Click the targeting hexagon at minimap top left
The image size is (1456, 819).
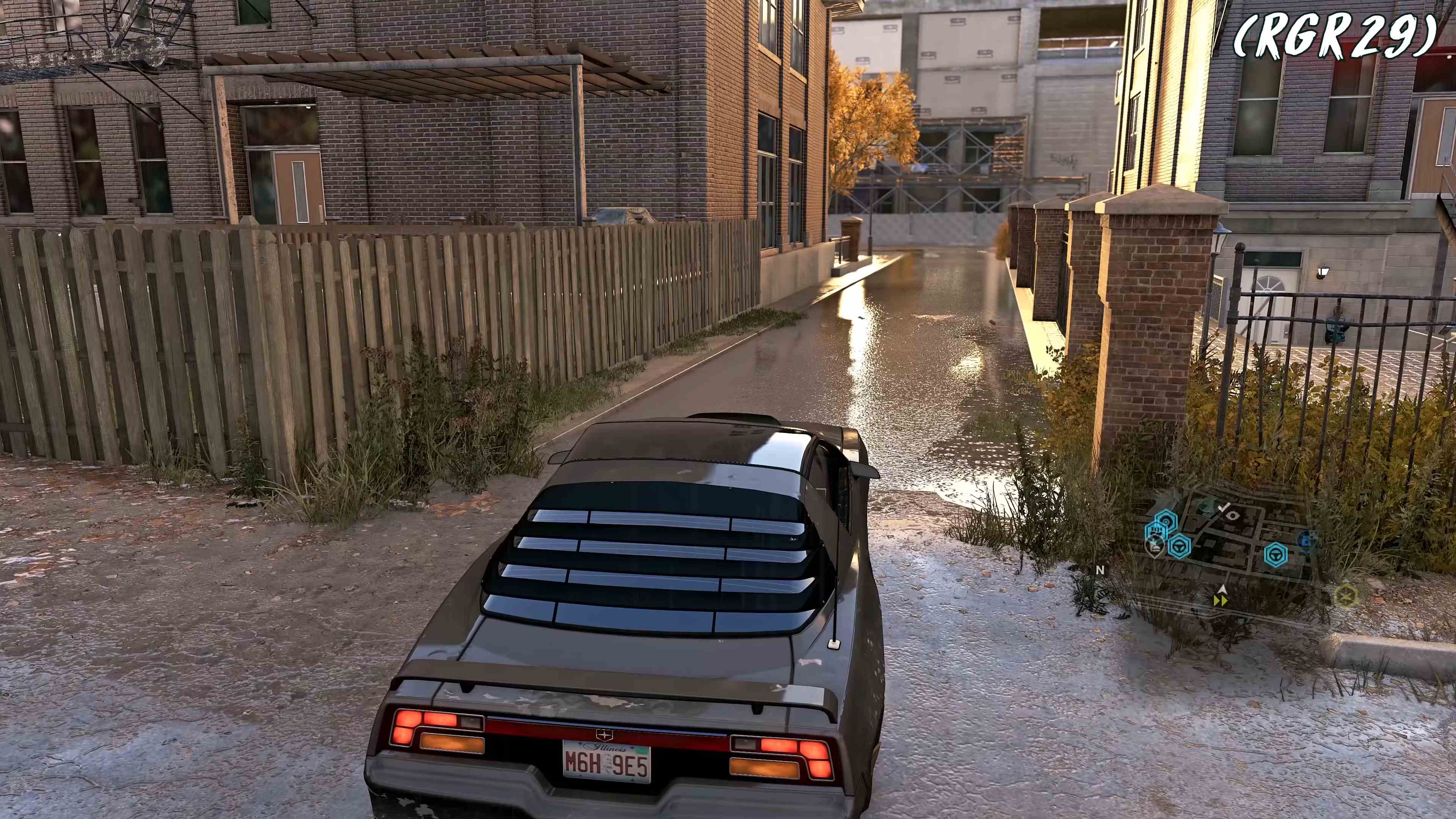1166,520
